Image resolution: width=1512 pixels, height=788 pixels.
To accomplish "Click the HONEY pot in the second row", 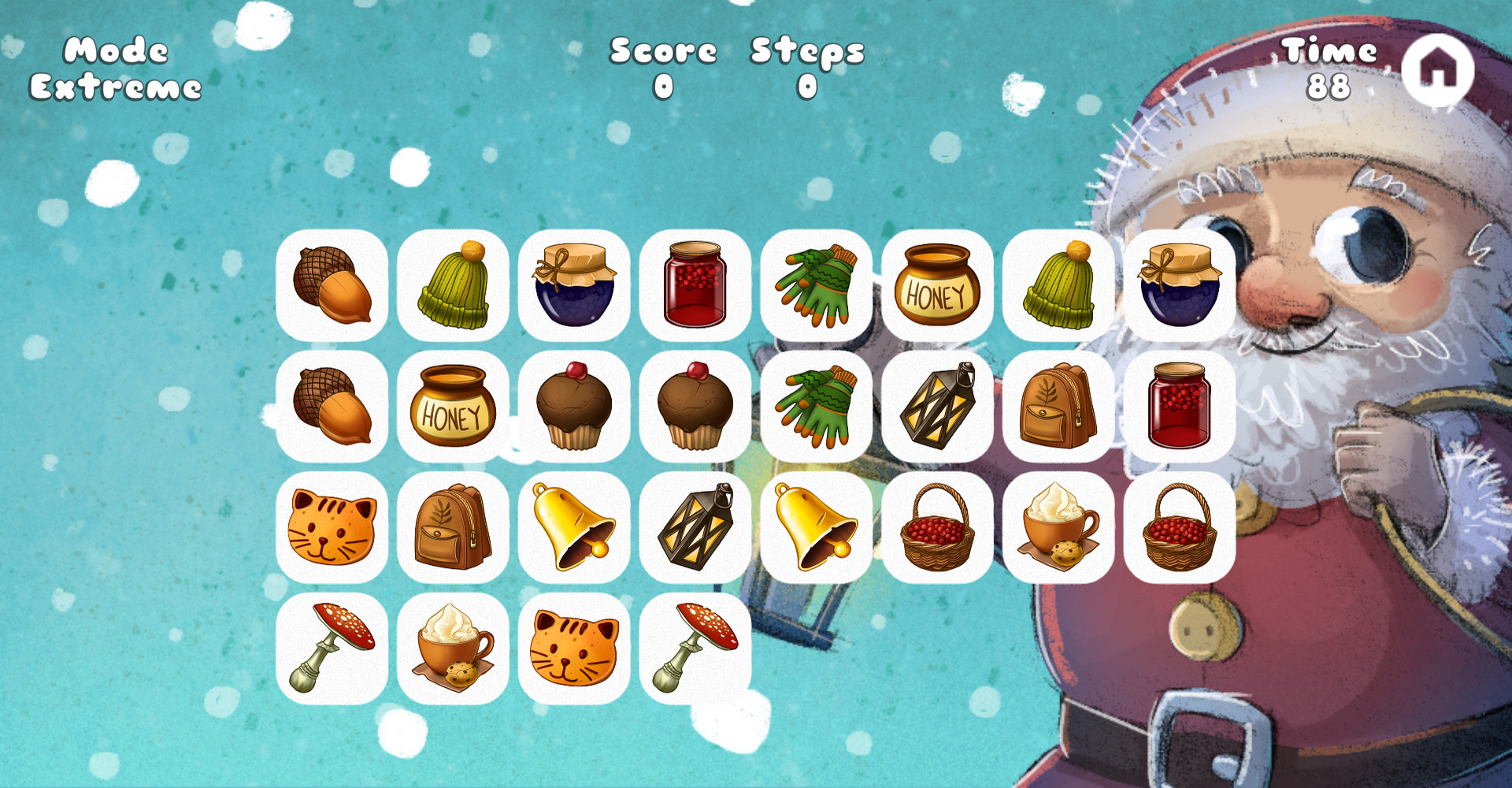I will 454,407.
